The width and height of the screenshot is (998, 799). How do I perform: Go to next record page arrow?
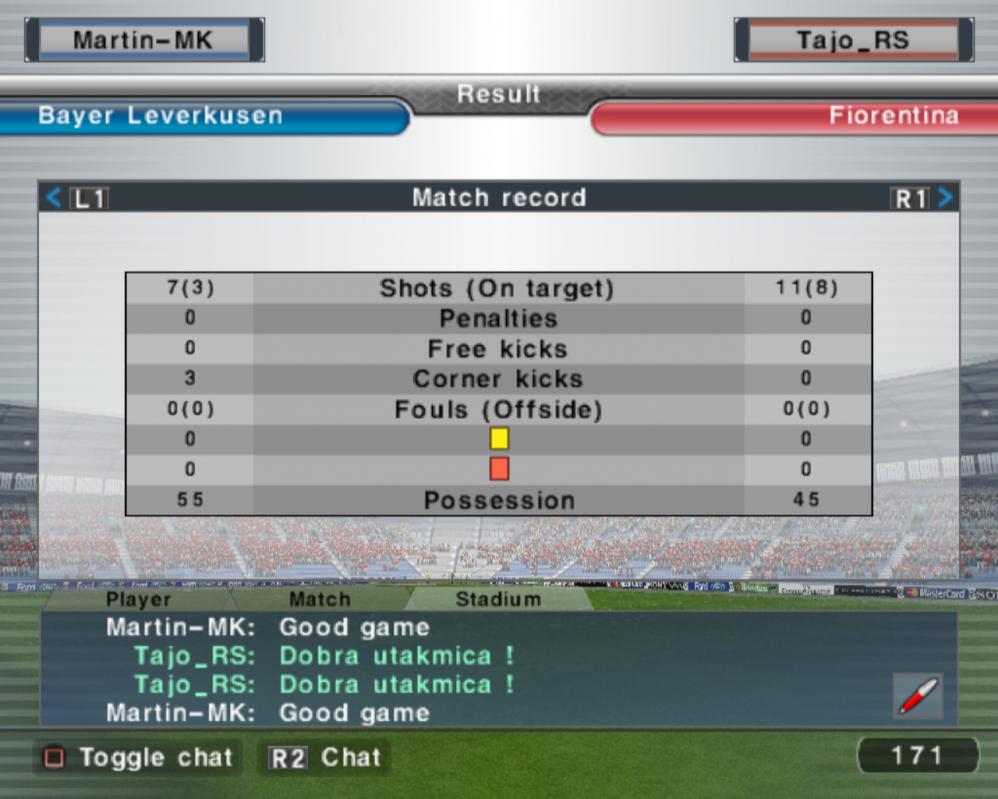[x=944, y=198]
